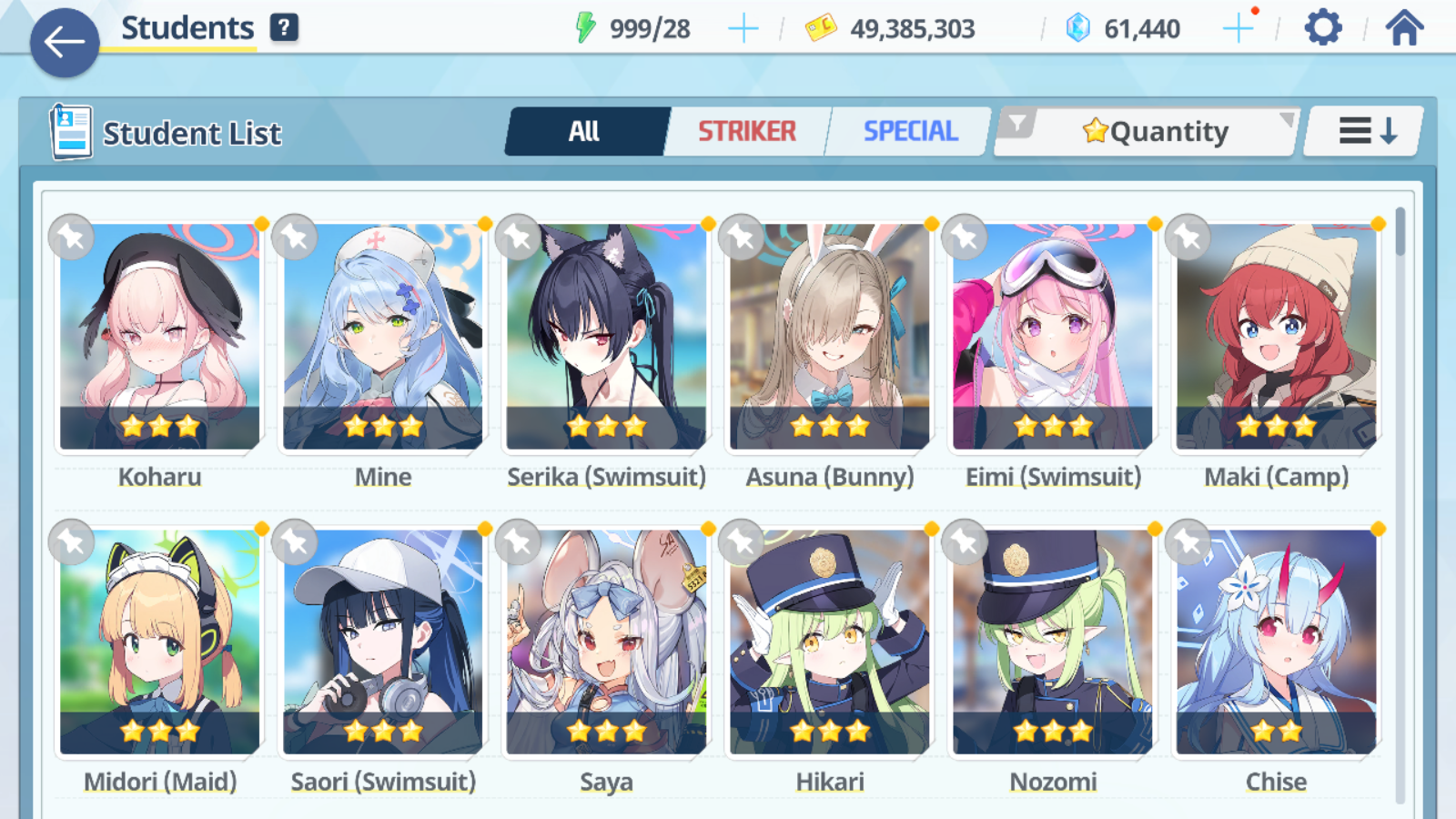Open the Quantity sort dropdown
The width and height of the screenshot is (1456, 819).
coord(1156,132)
